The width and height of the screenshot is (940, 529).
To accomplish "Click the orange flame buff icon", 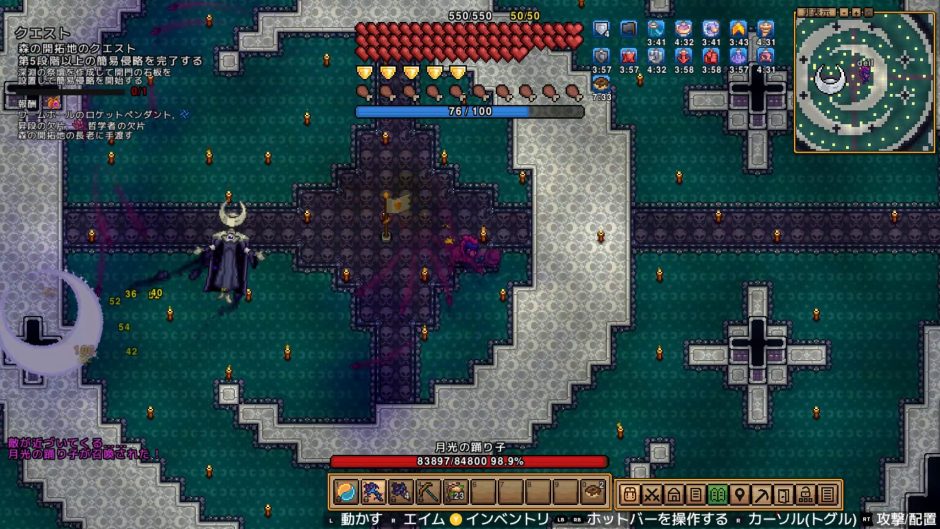I will coord(739,28).
